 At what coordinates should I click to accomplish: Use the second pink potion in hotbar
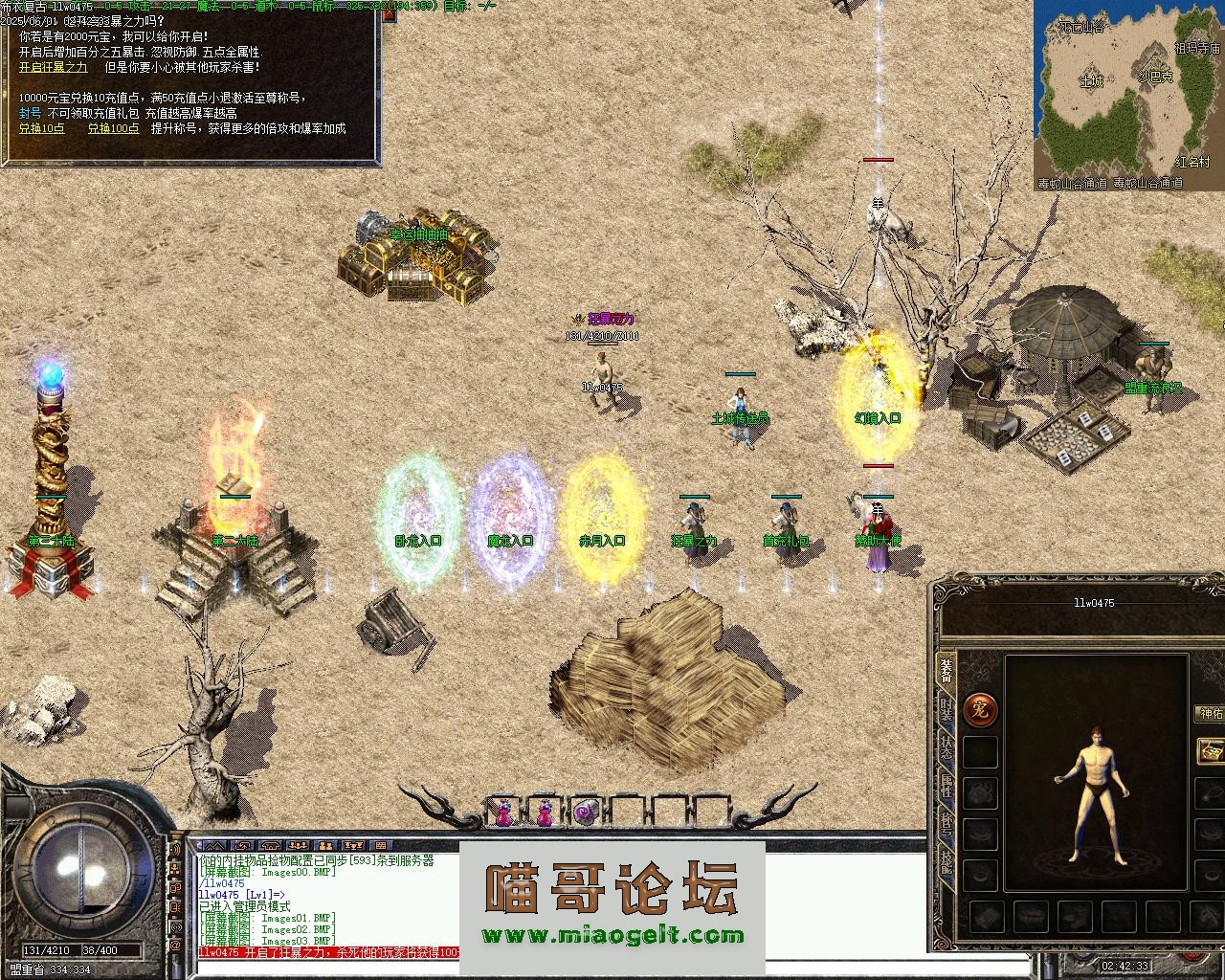[x=545, y=813]
